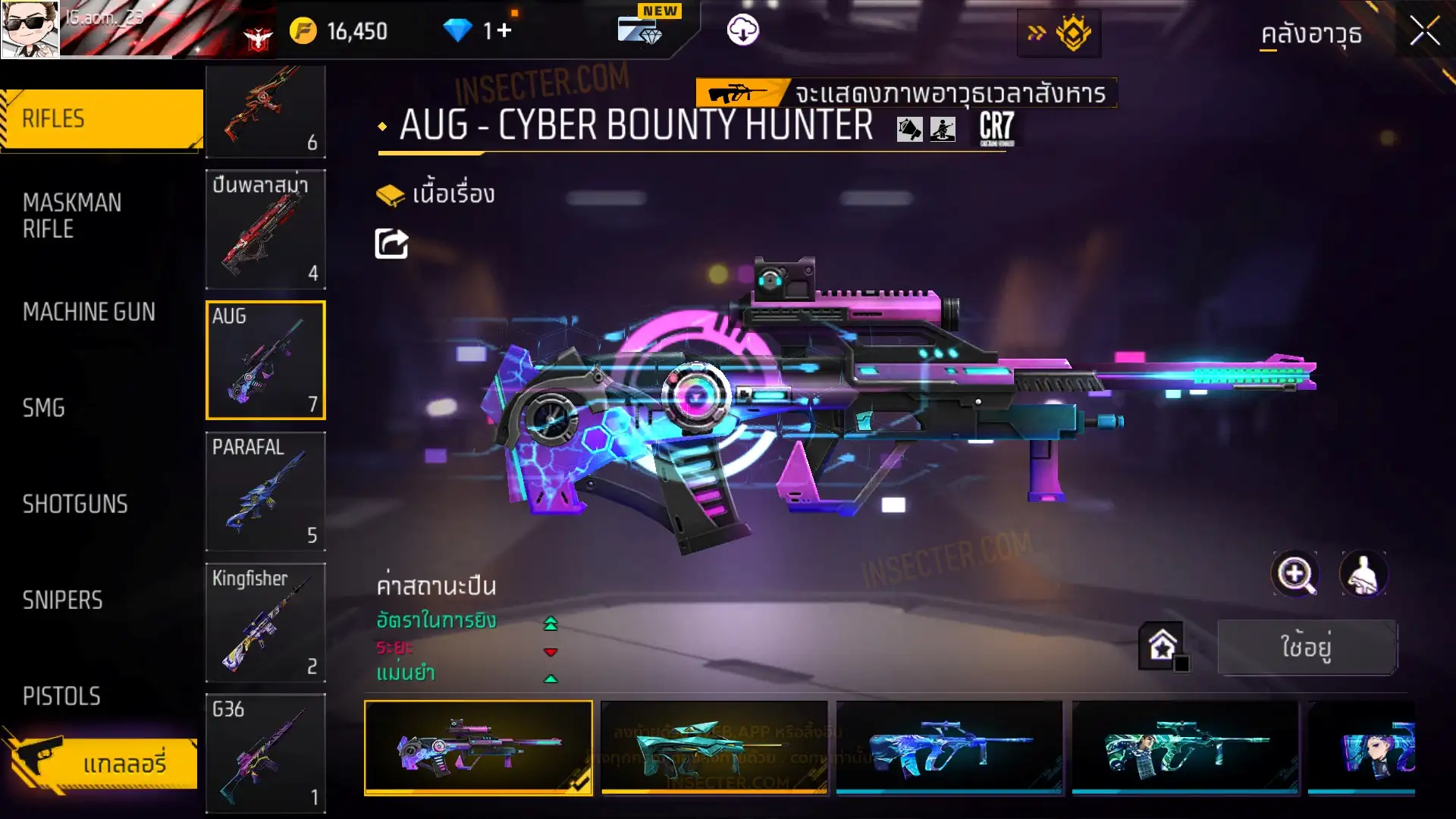Viewport: 1456px width, 819px height.
Task: Open the cloud download icon
Action: point(742,30)
